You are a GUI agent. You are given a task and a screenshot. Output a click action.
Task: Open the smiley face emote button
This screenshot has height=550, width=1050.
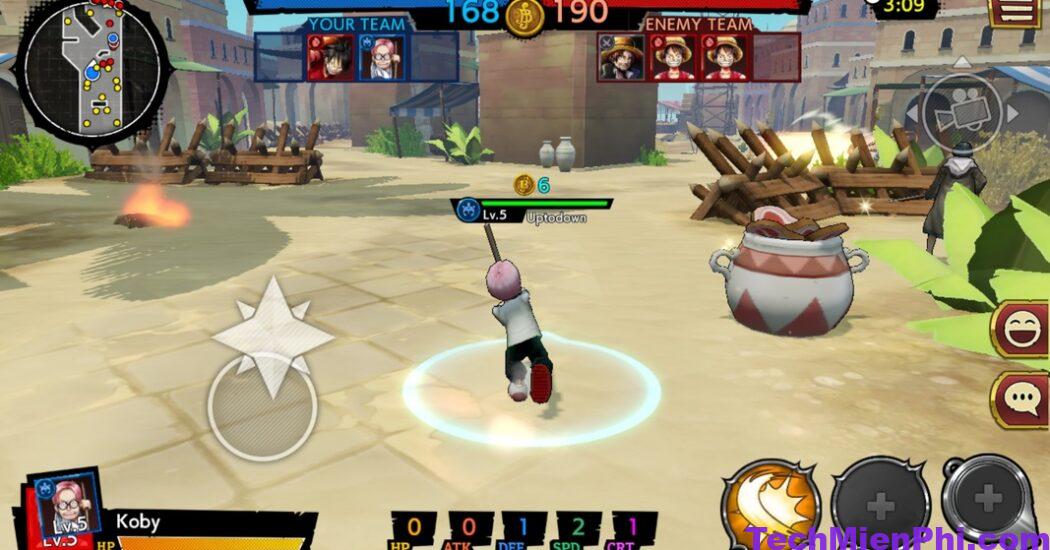coord(1021,329)
